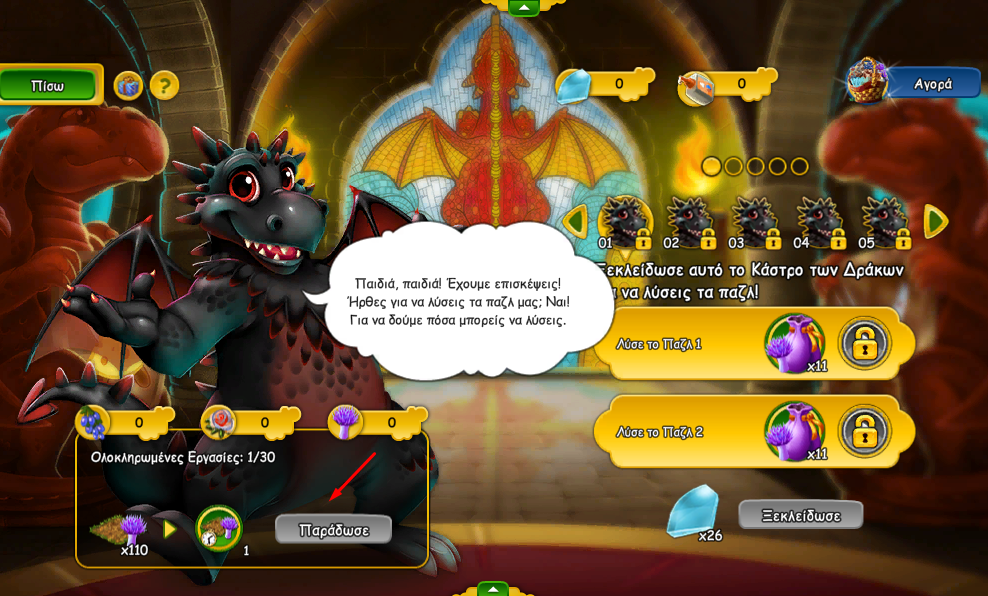Click the Παράδωσε deliver button
The height and width of the screenshot is (596, 988).
[x=333, y=530]
